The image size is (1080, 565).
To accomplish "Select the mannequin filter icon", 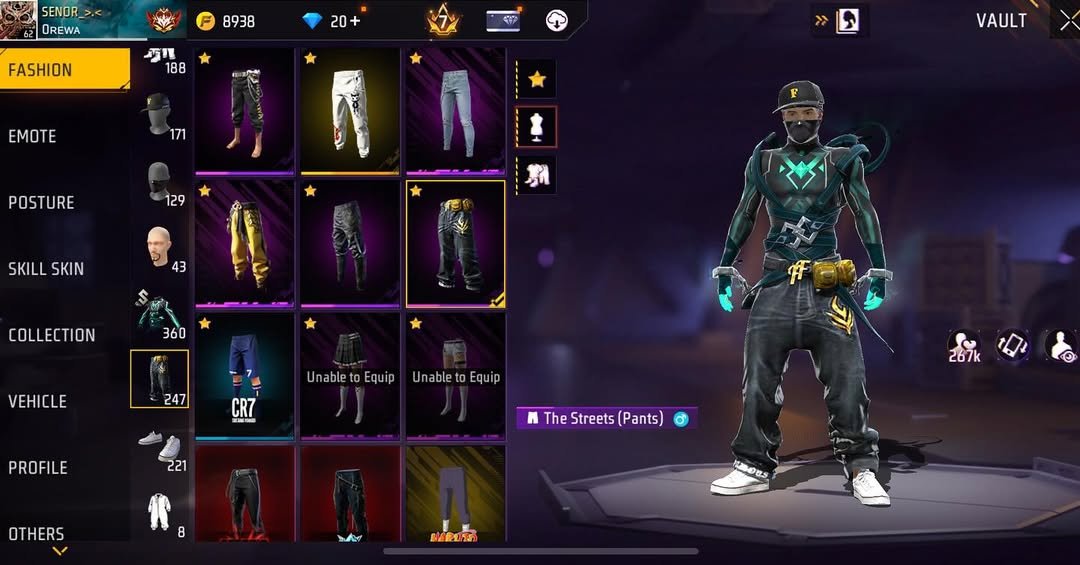I will tap(536, 126).
